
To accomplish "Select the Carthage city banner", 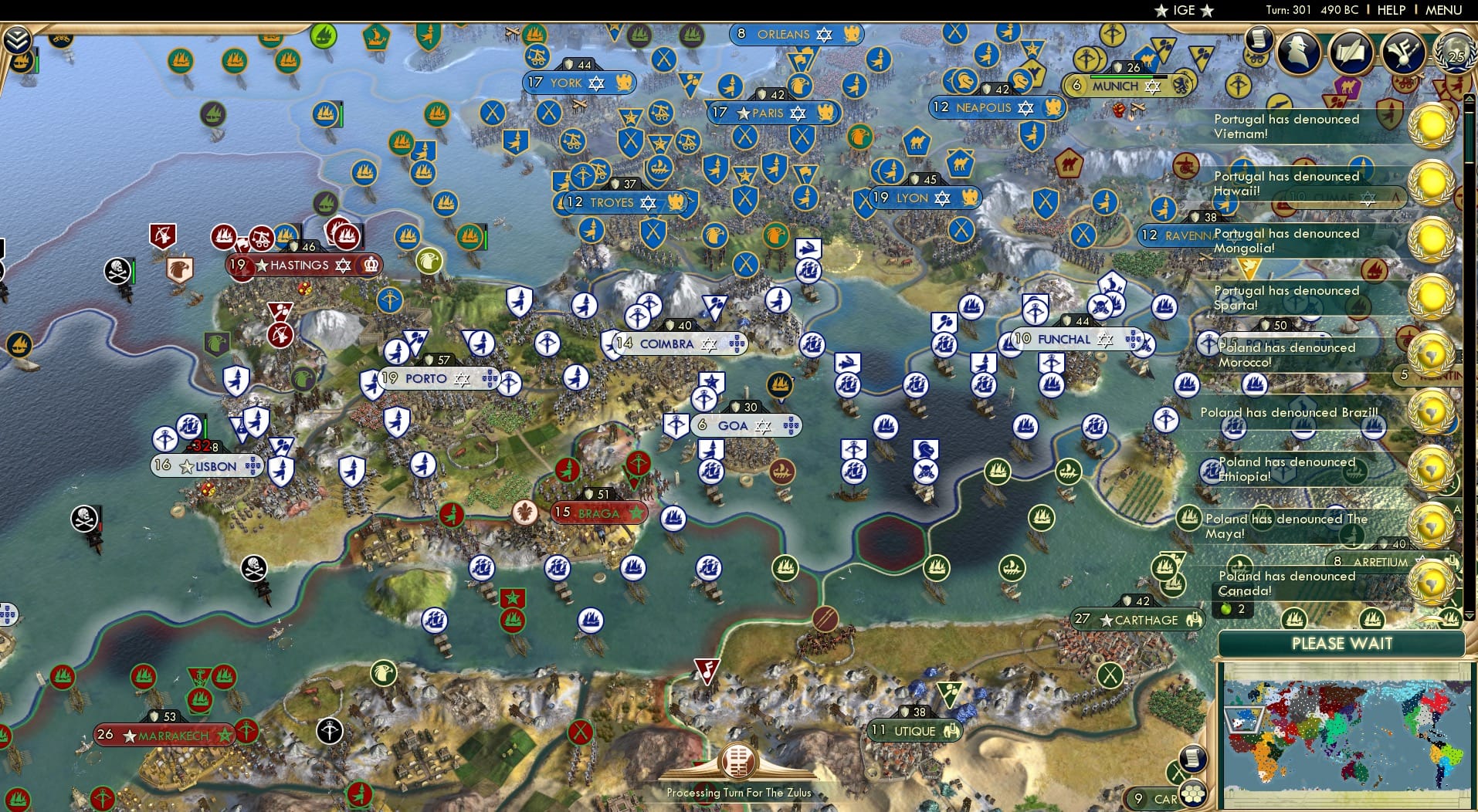I will 1137,620.
